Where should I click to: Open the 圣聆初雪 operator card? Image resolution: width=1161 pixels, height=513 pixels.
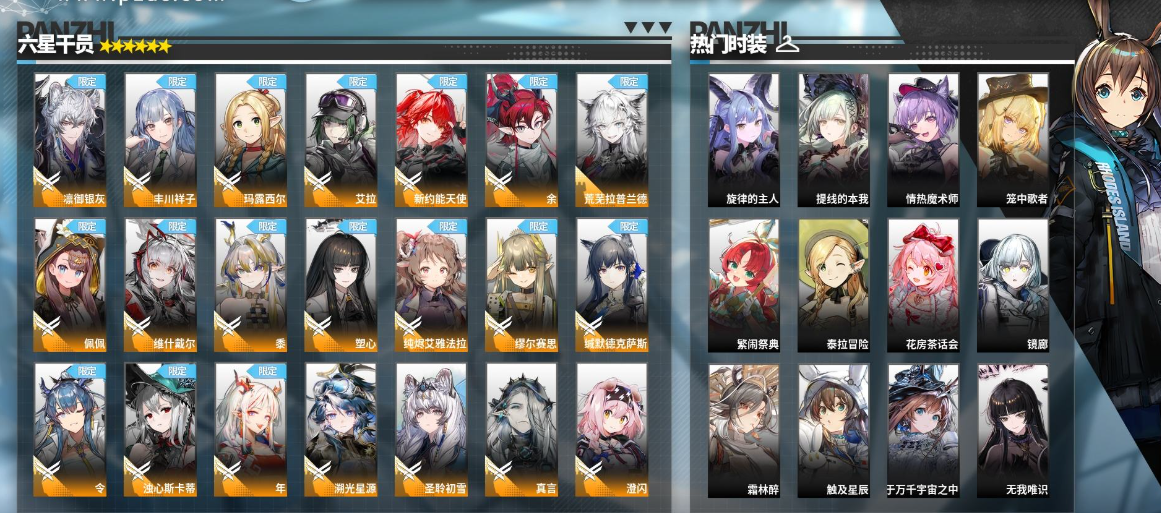[431, 430]
